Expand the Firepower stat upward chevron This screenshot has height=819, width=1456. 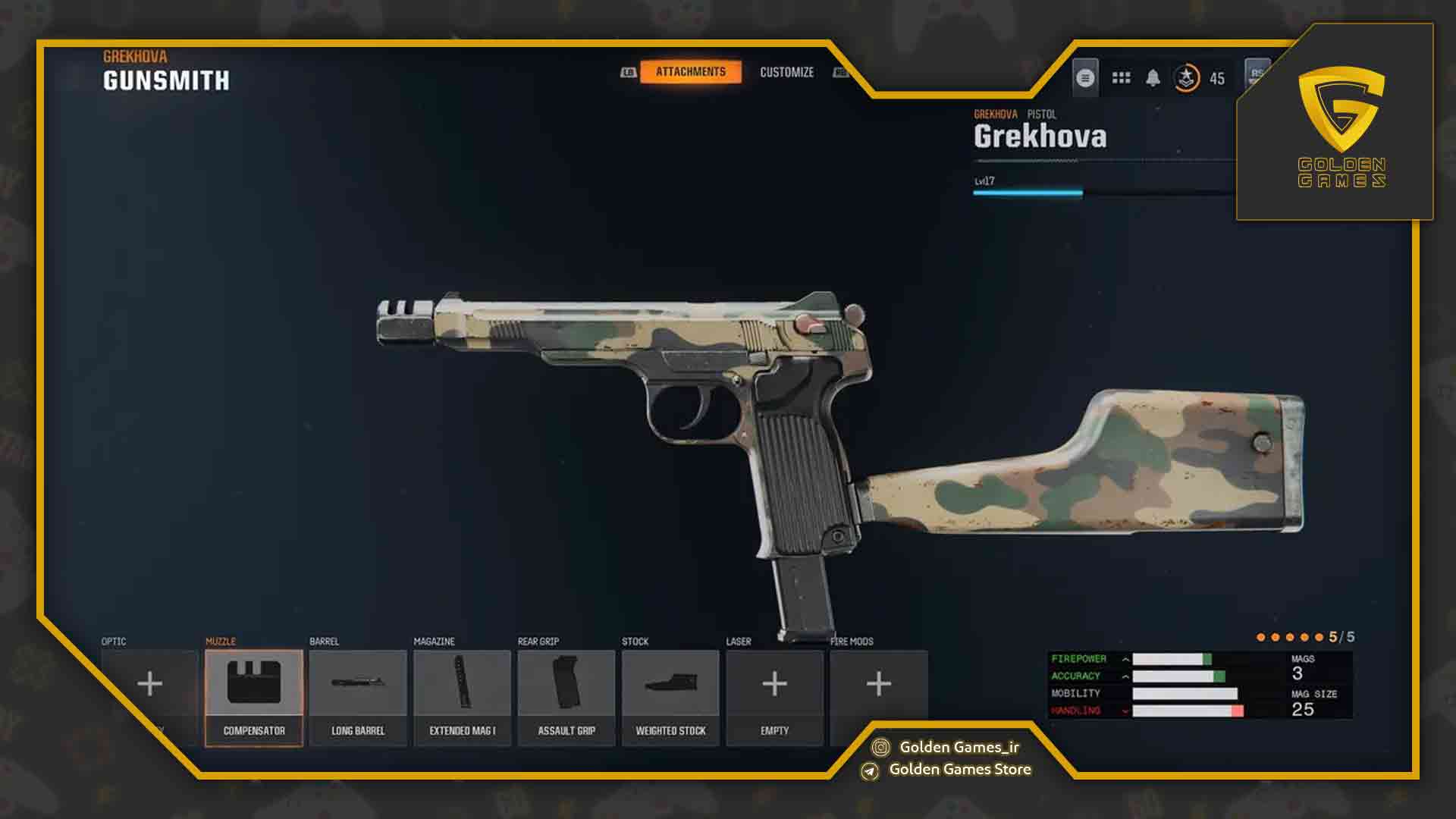[1125, 658]
